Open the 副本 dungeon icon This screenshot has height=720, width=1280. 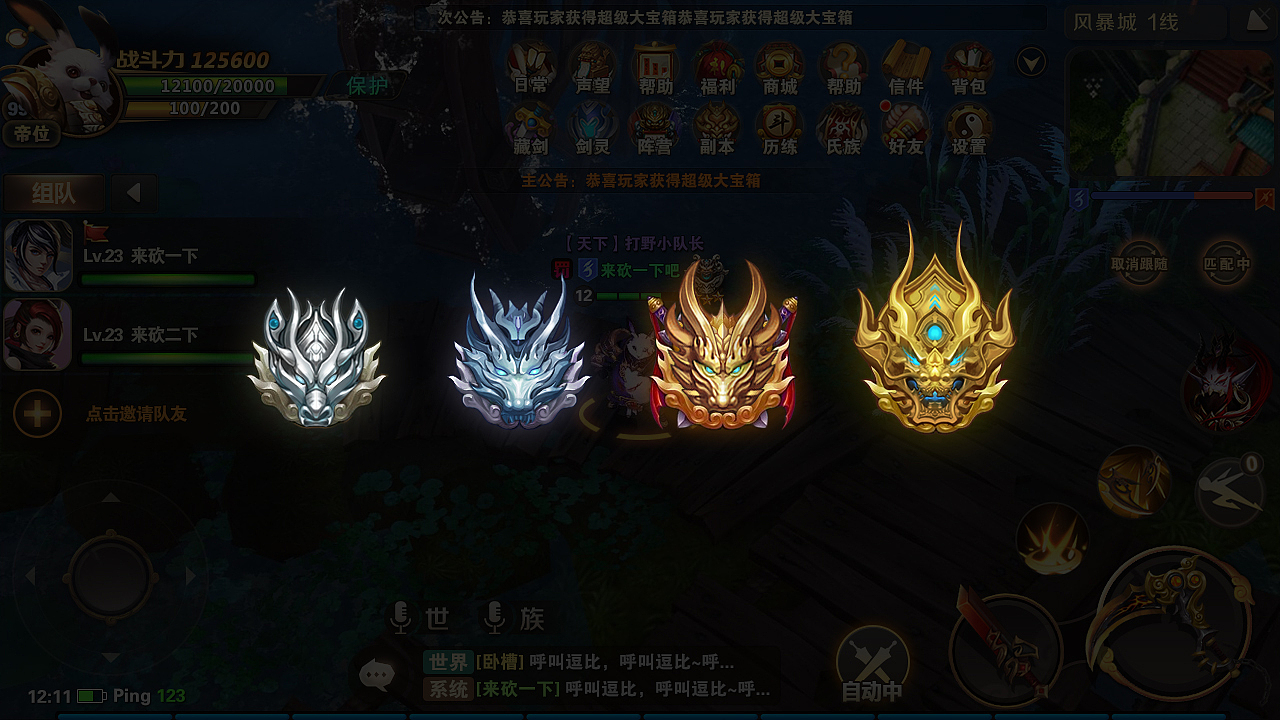718,130
